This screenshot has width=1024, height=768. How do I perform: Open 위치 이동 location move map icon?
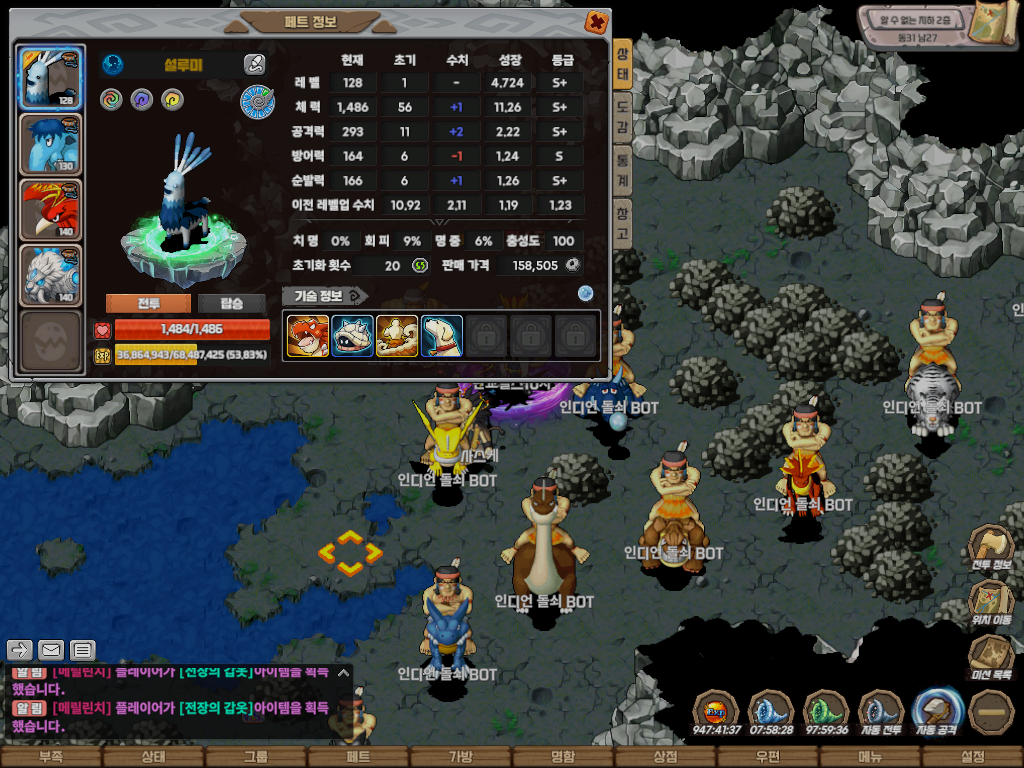[x=990, y=601]
